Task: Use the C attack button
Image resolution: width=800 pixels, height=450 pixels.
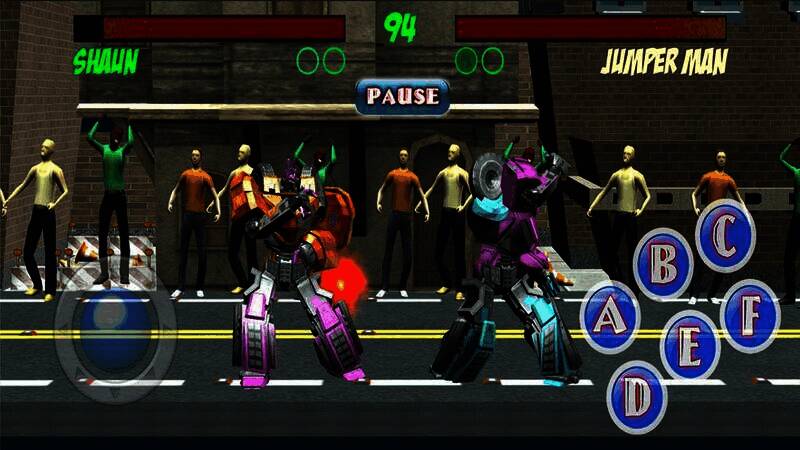Action: click(x=725, y=236)
